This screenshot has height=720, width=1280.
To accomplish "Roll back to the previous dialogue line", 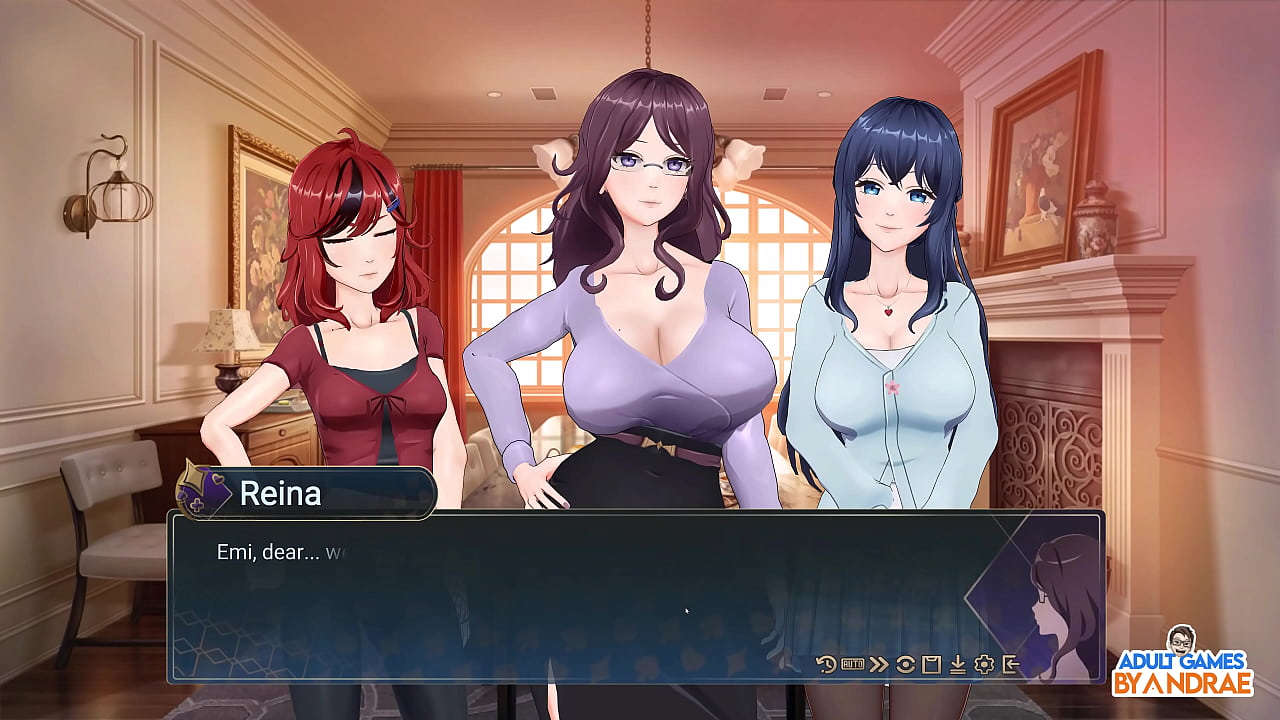I will [825, 666].
